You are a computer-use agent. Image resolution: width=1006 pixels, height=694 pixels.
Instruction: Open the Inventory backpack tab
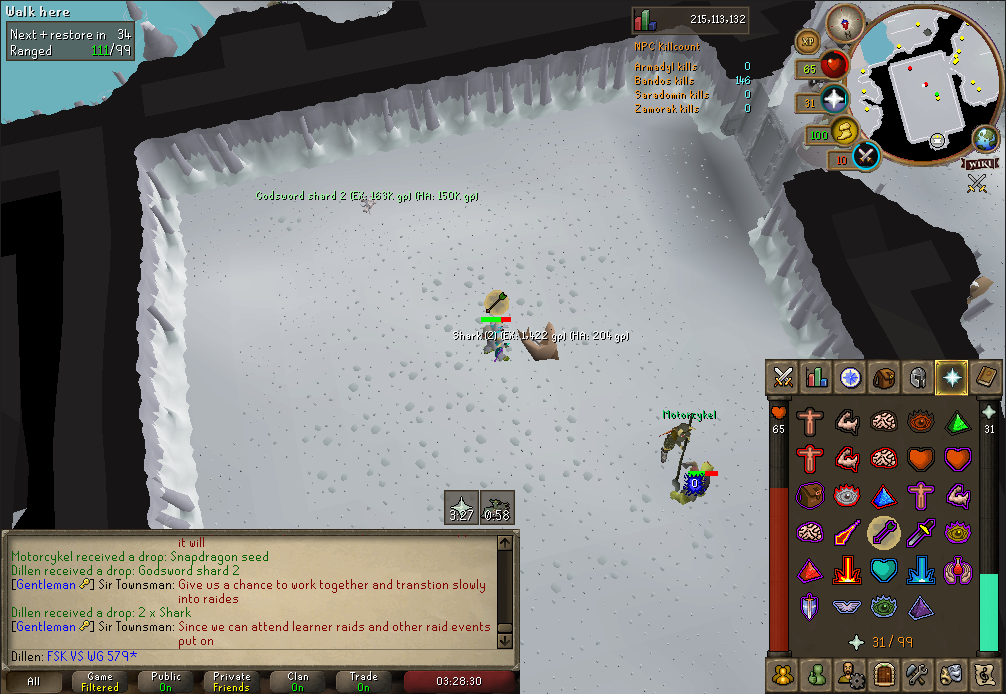click(x=883, y=377)
